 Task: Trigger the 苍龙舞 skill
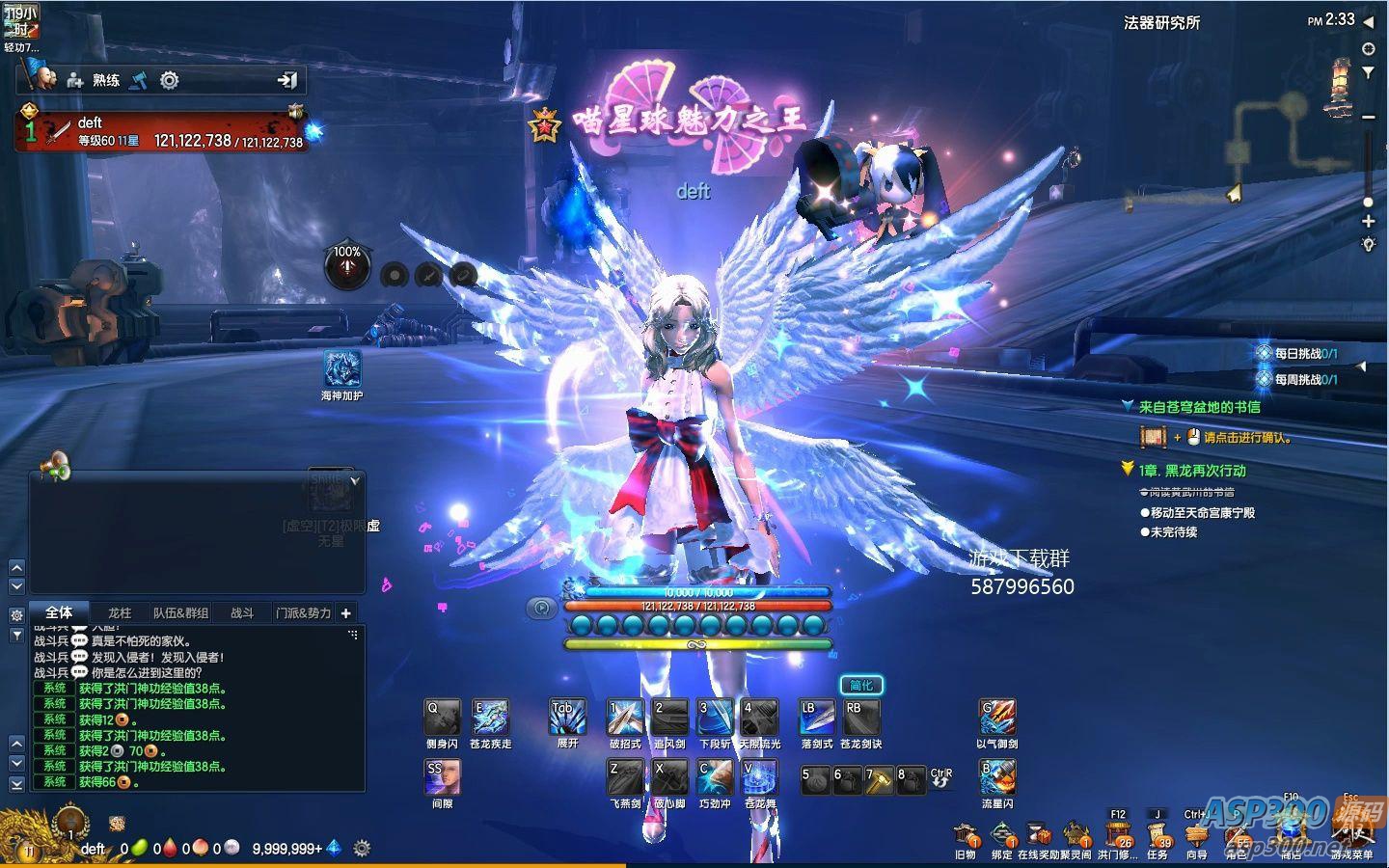click(x=760, y=777)
